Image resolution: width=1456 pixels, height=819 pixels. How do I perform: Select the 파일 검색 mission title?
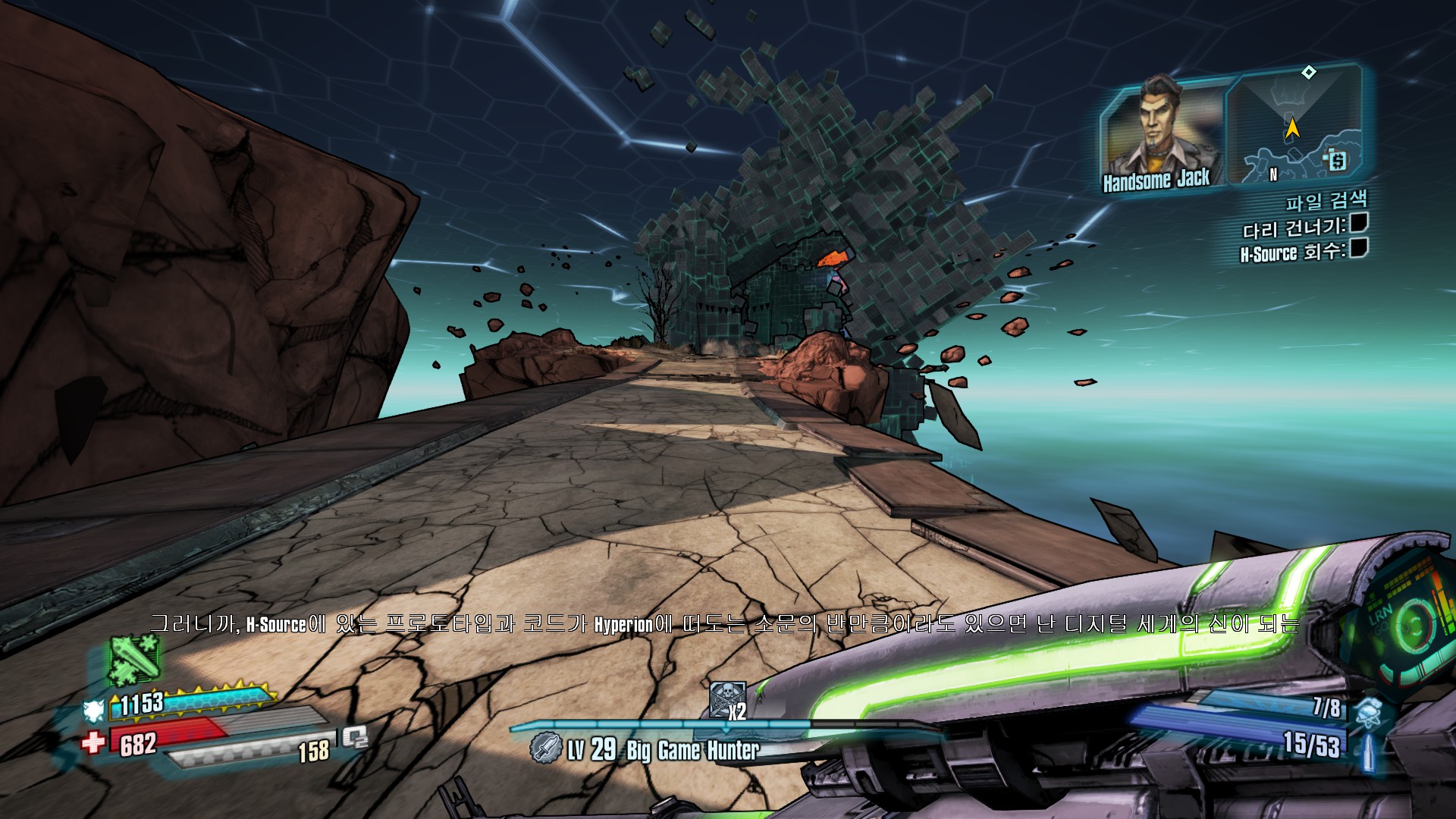tap(1326, 201)
